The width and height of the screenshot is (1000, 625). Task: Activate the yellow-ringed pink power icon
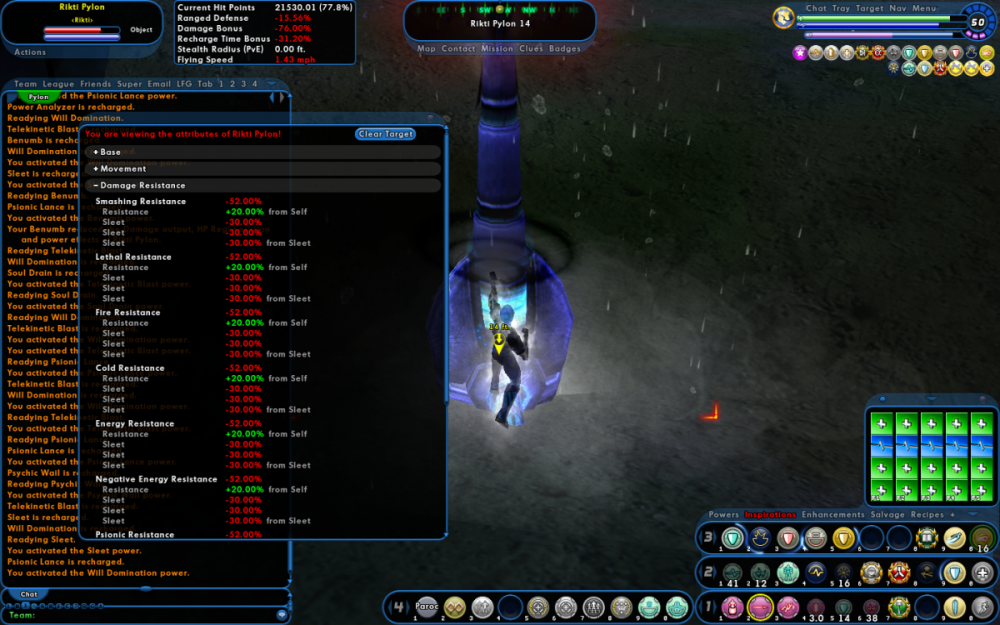[x=759, y=606]
